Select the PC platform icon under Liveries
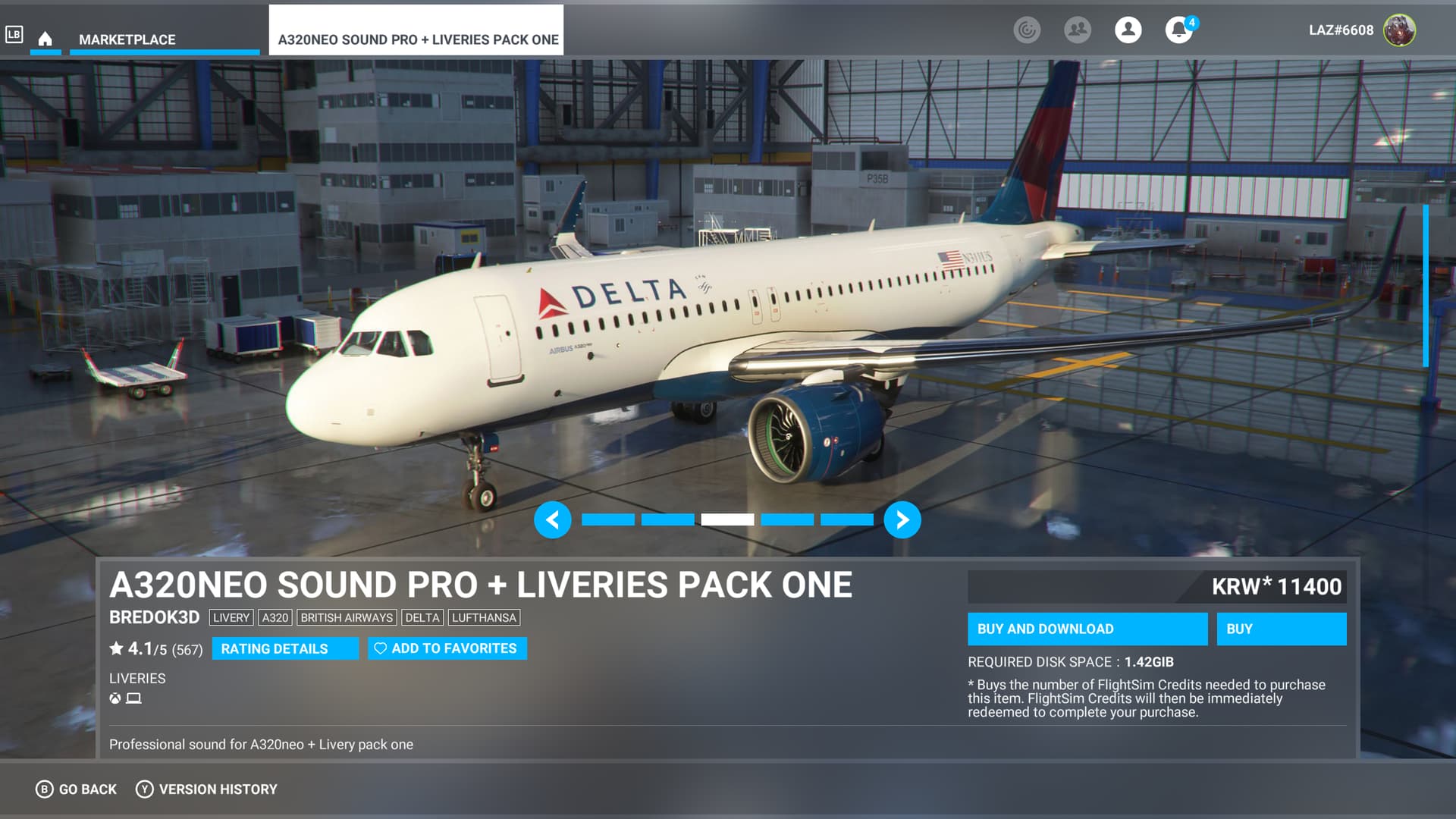 [133, 698]
